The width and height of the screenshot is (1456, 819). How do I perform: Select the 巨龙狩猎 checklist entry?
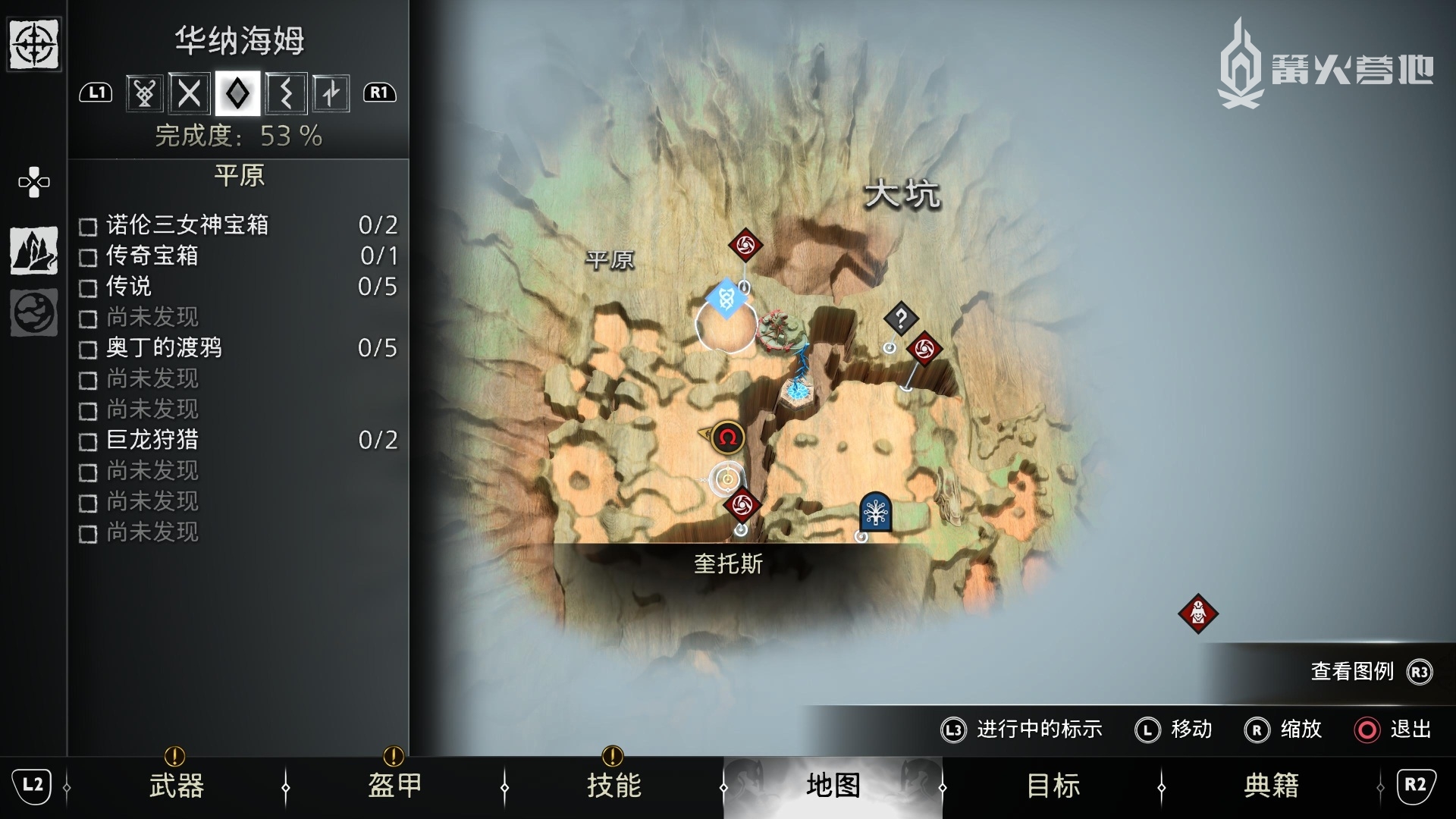coord(239,440)
